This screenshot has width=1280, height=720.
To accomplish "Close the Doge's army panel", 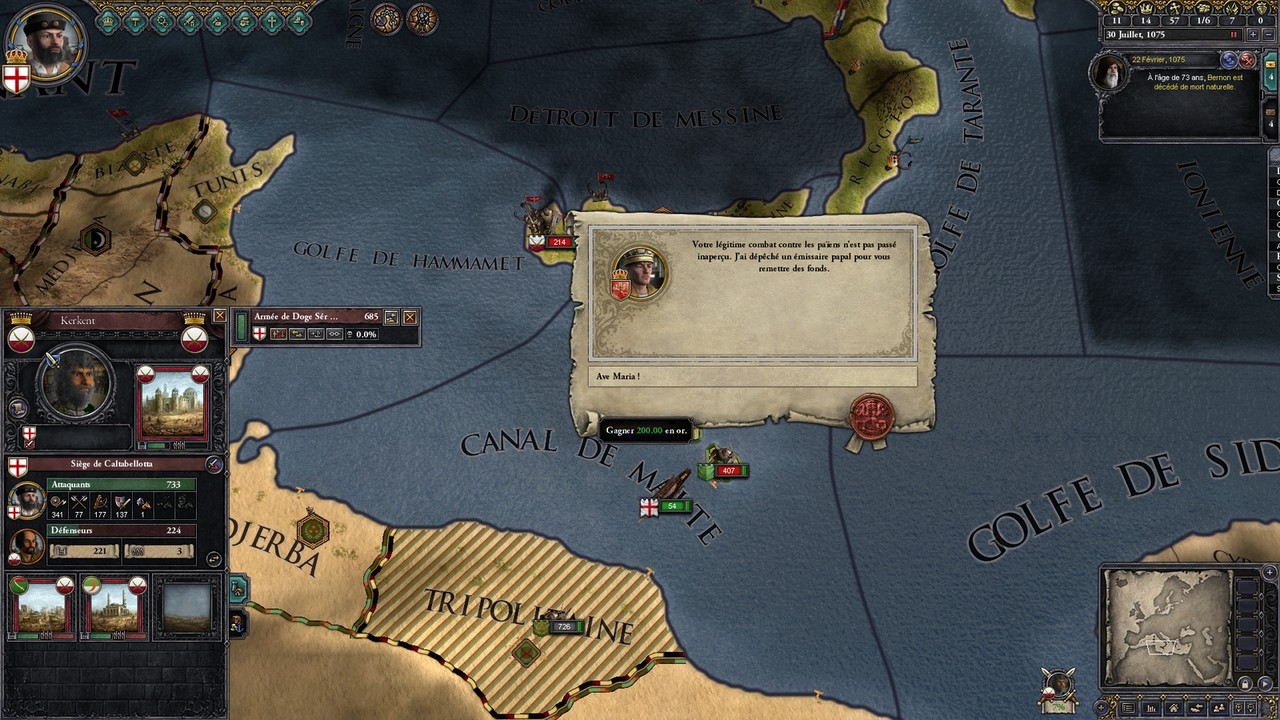I will tap(410, 317).
